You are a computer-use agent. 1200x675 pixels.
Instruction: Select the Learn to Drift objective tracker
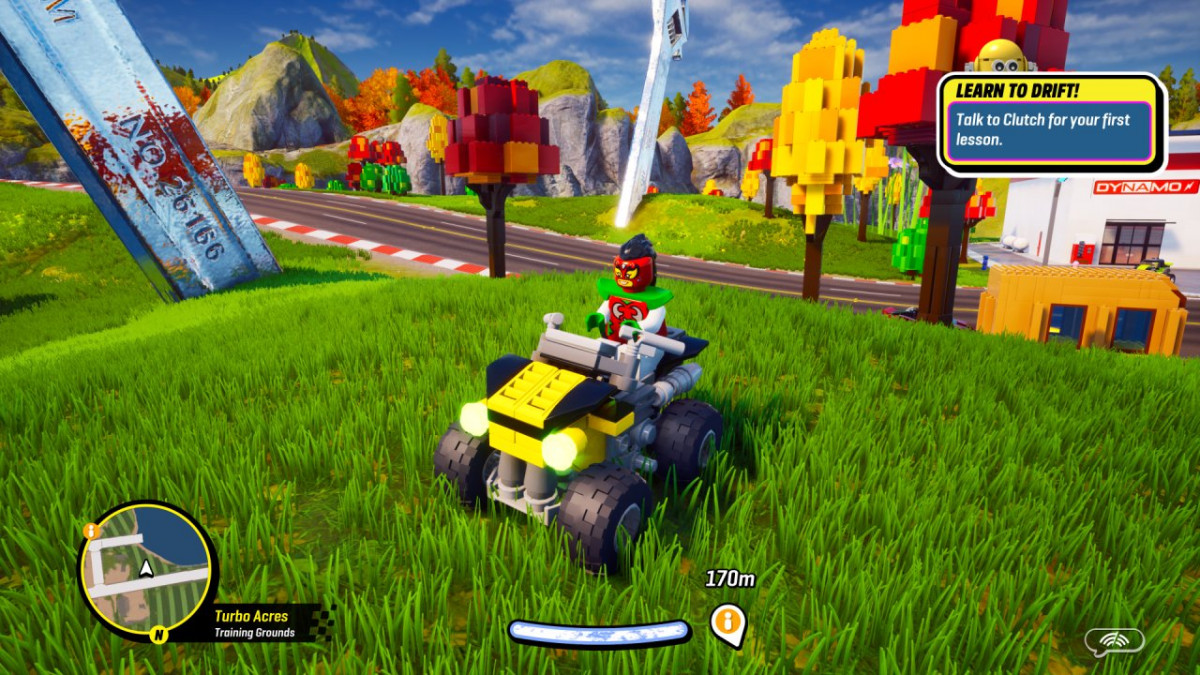pyautogui.click(x=1051, y=122)
